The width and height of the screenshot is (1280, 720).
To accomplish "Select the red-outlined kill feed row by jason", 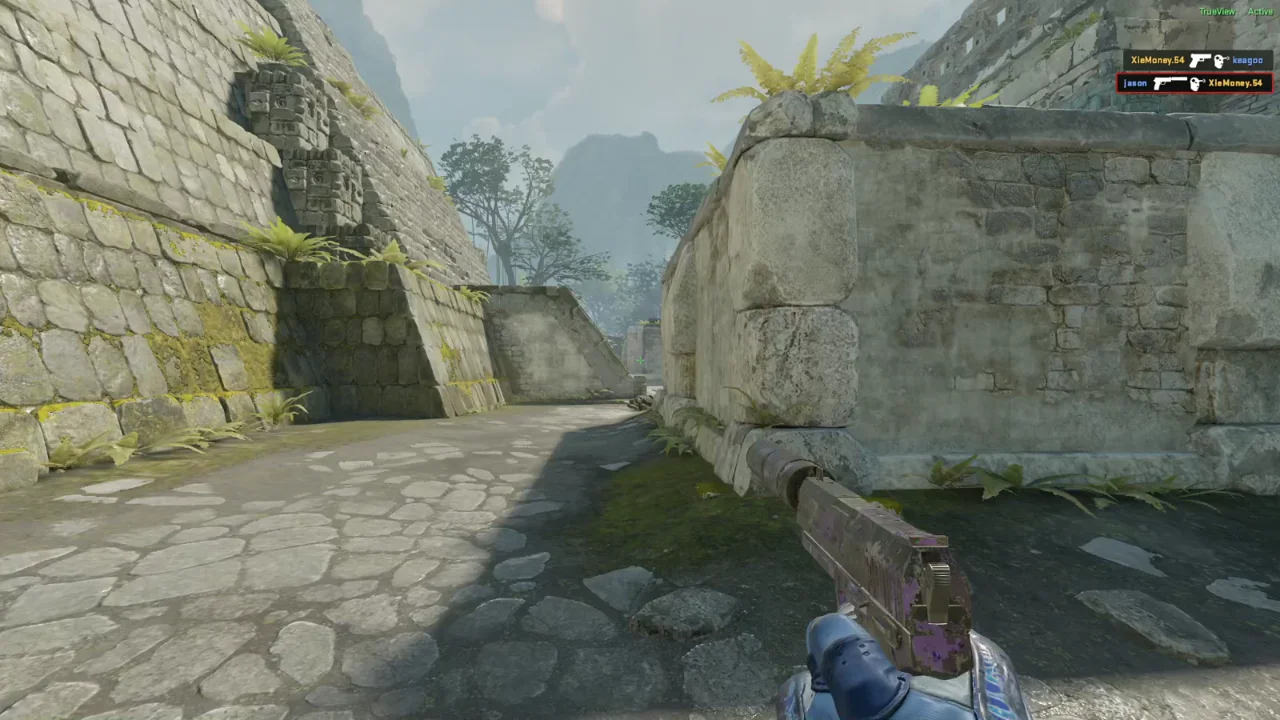I will [x=1194, y=83].
